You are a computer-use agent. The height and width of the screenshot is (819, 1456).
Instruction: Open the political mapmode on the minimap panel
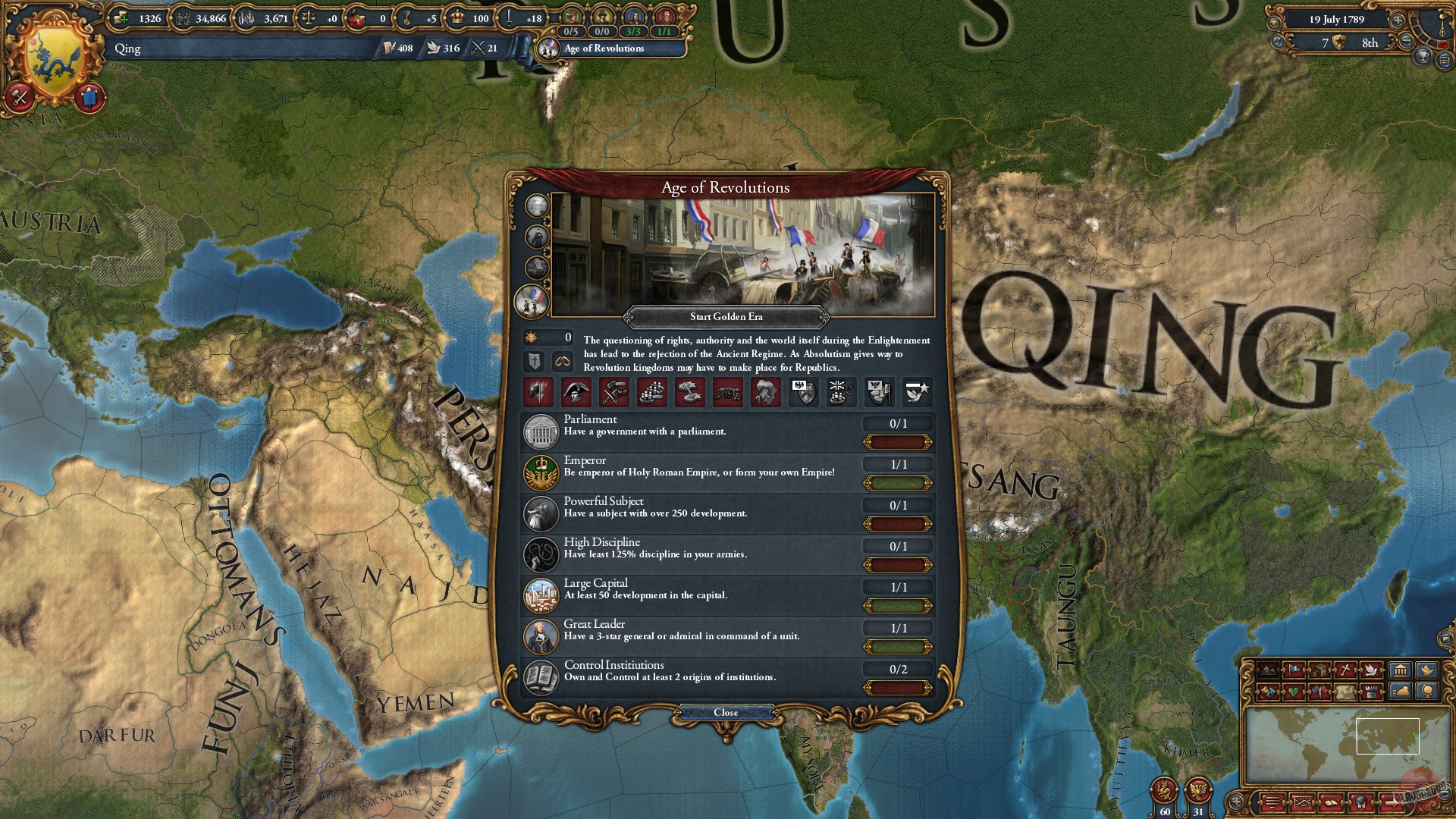point(1294,670)
